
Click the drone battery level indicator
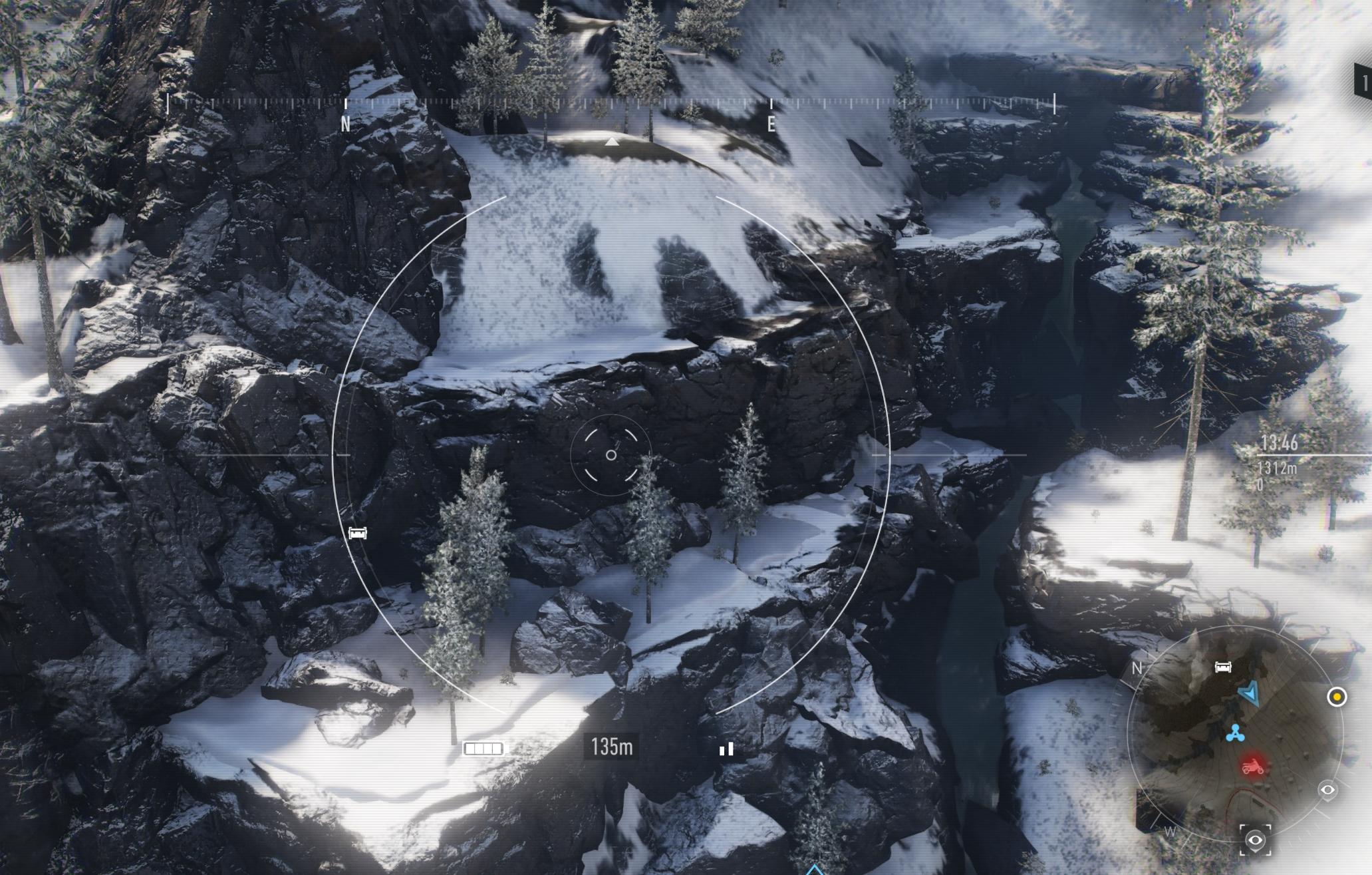tap(482, 747)
